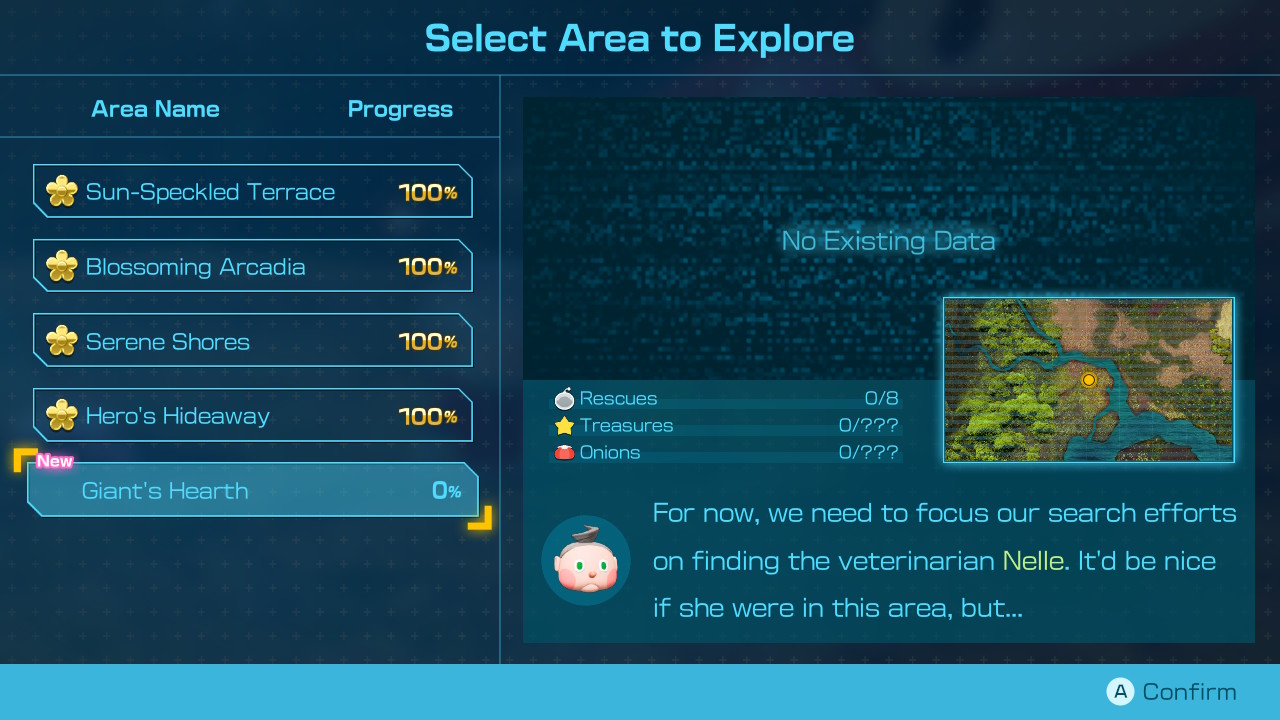Click the flower icon beside Serene Shores

(61, 340)
